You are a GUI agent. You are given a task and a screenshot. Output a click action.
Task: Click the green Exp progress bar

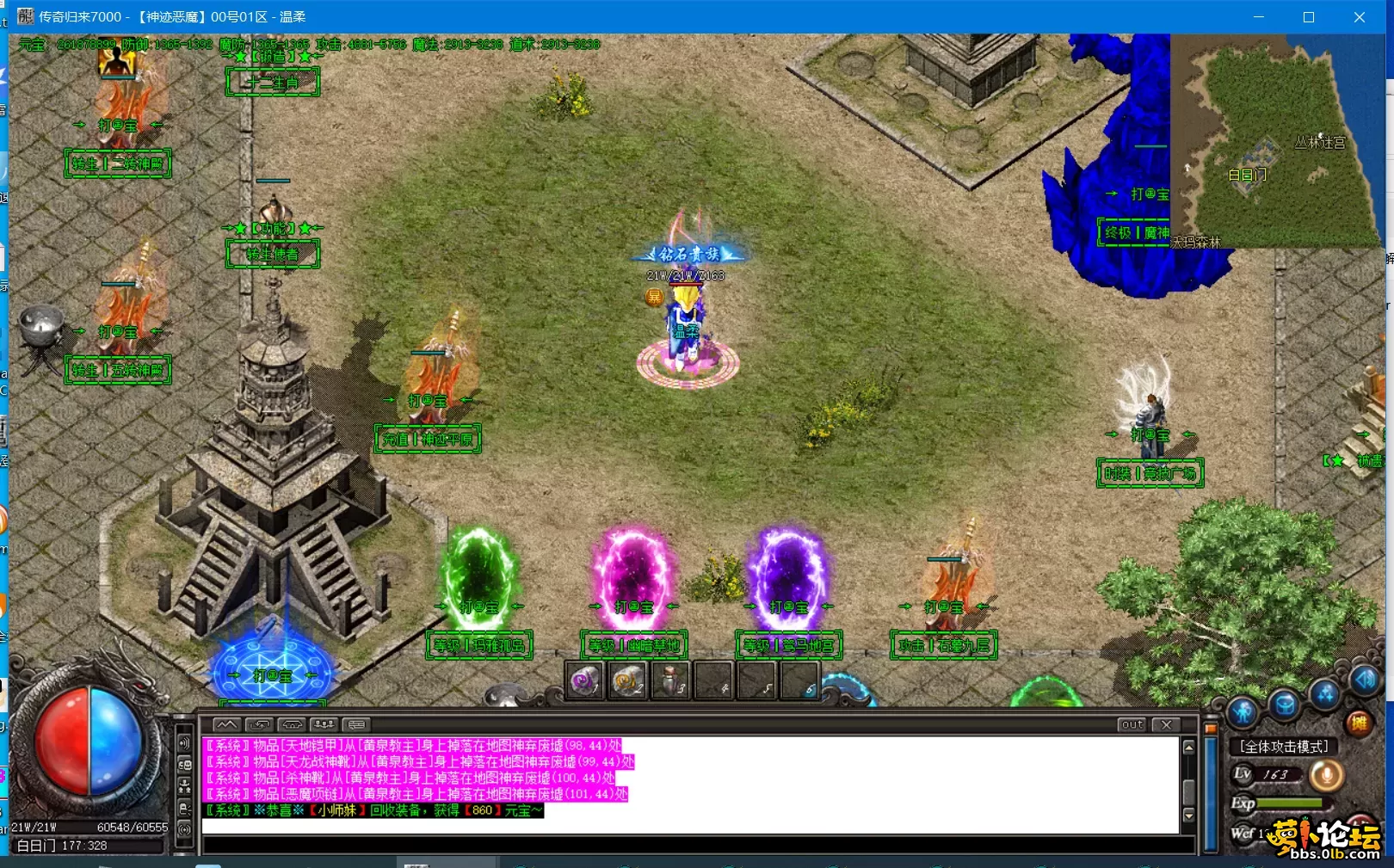[x=1291, y=803]
